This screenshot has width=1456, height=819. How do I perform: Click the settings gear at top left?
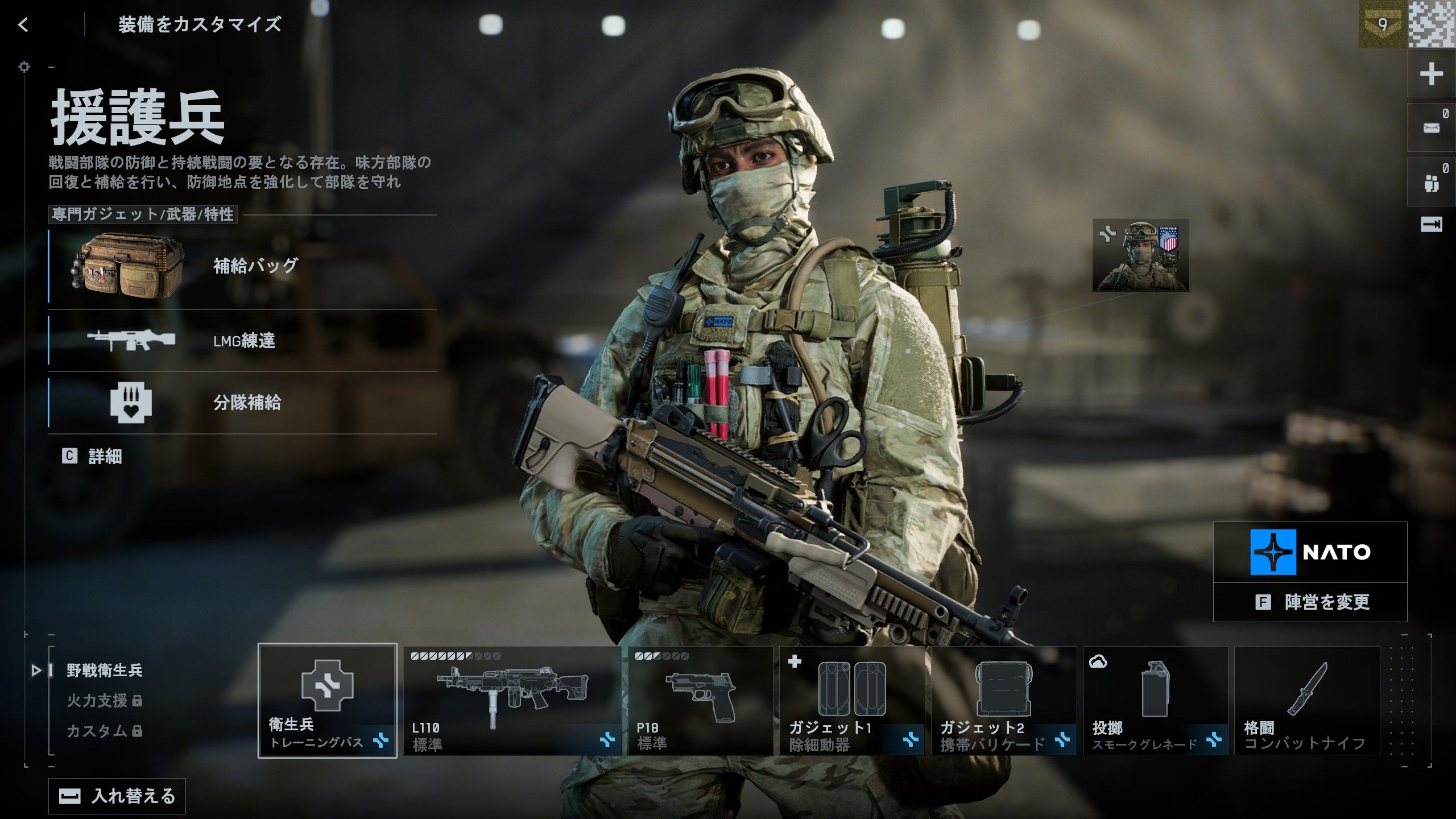point(24,66)
